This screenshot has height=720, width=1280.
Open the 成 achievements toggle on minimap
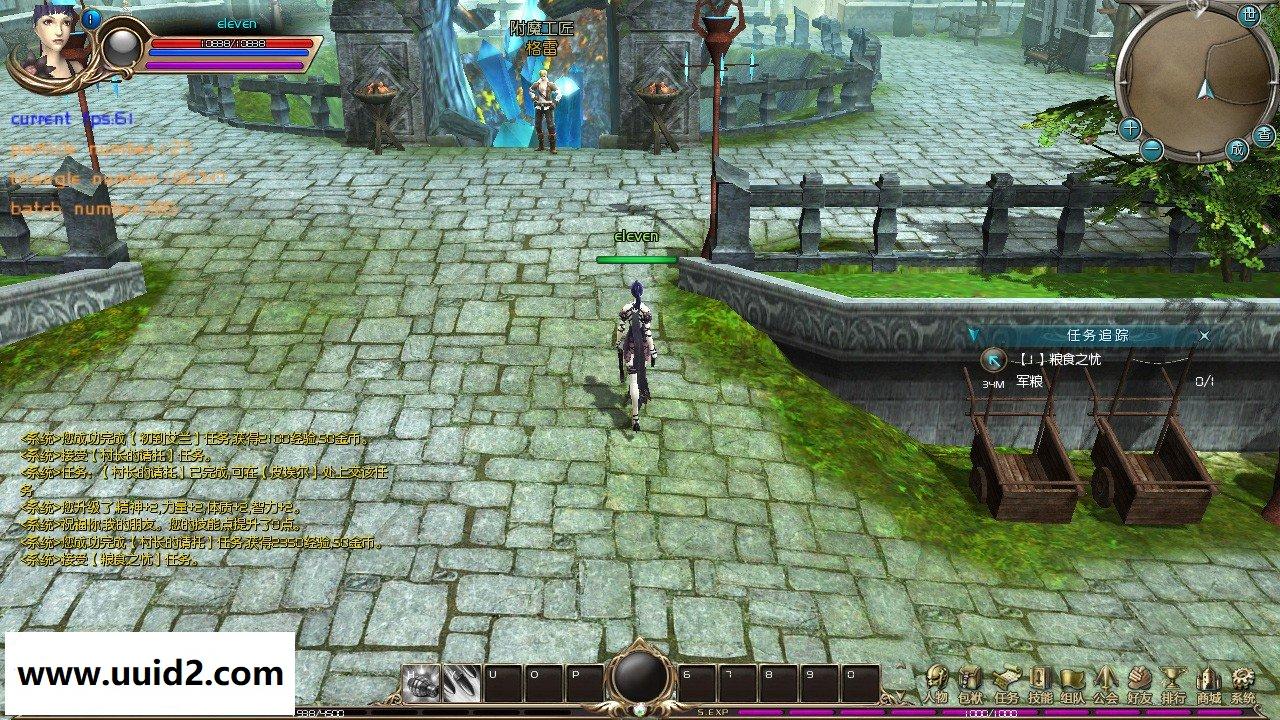click(1236, 148)
